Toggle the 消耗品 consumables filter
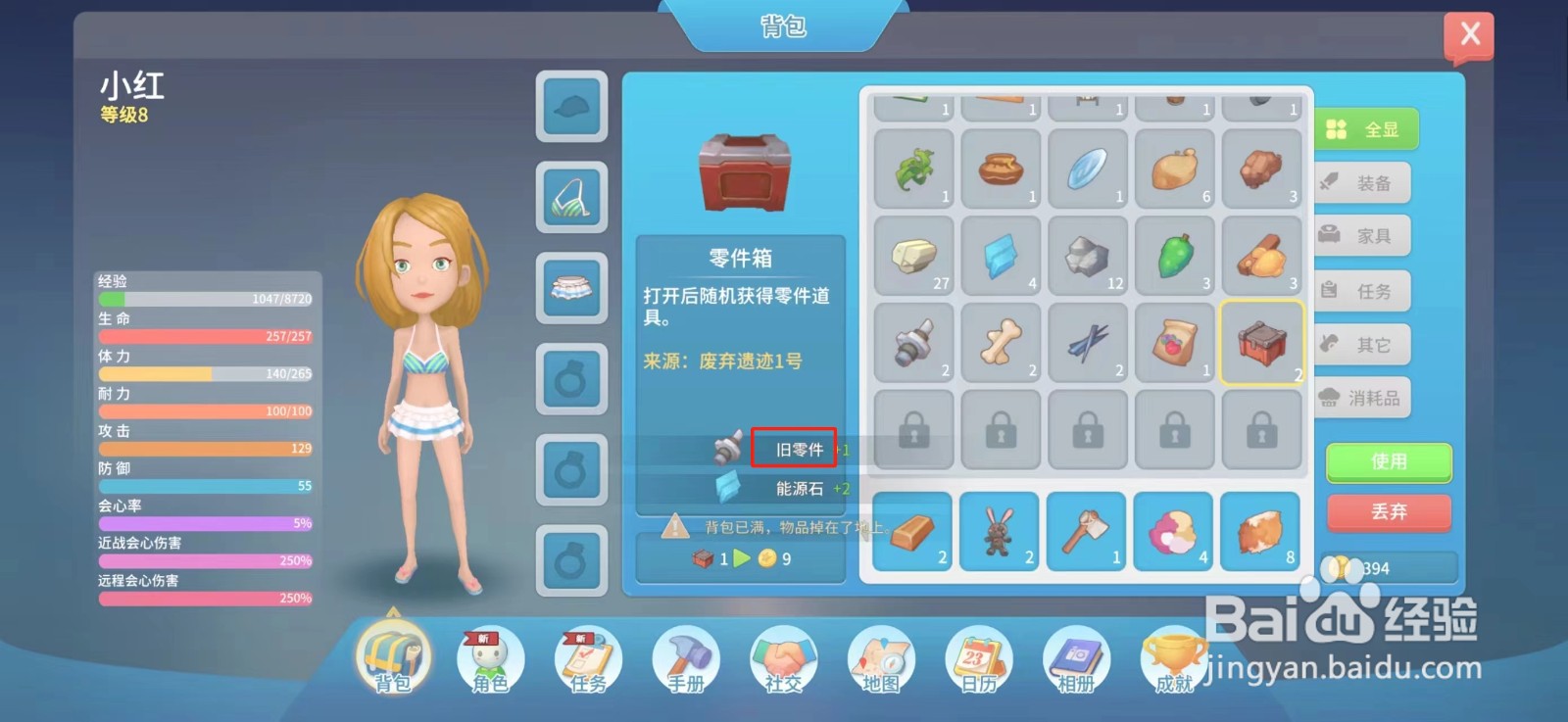Viewport: 1568px width, 722px height. coord(1363,397)
